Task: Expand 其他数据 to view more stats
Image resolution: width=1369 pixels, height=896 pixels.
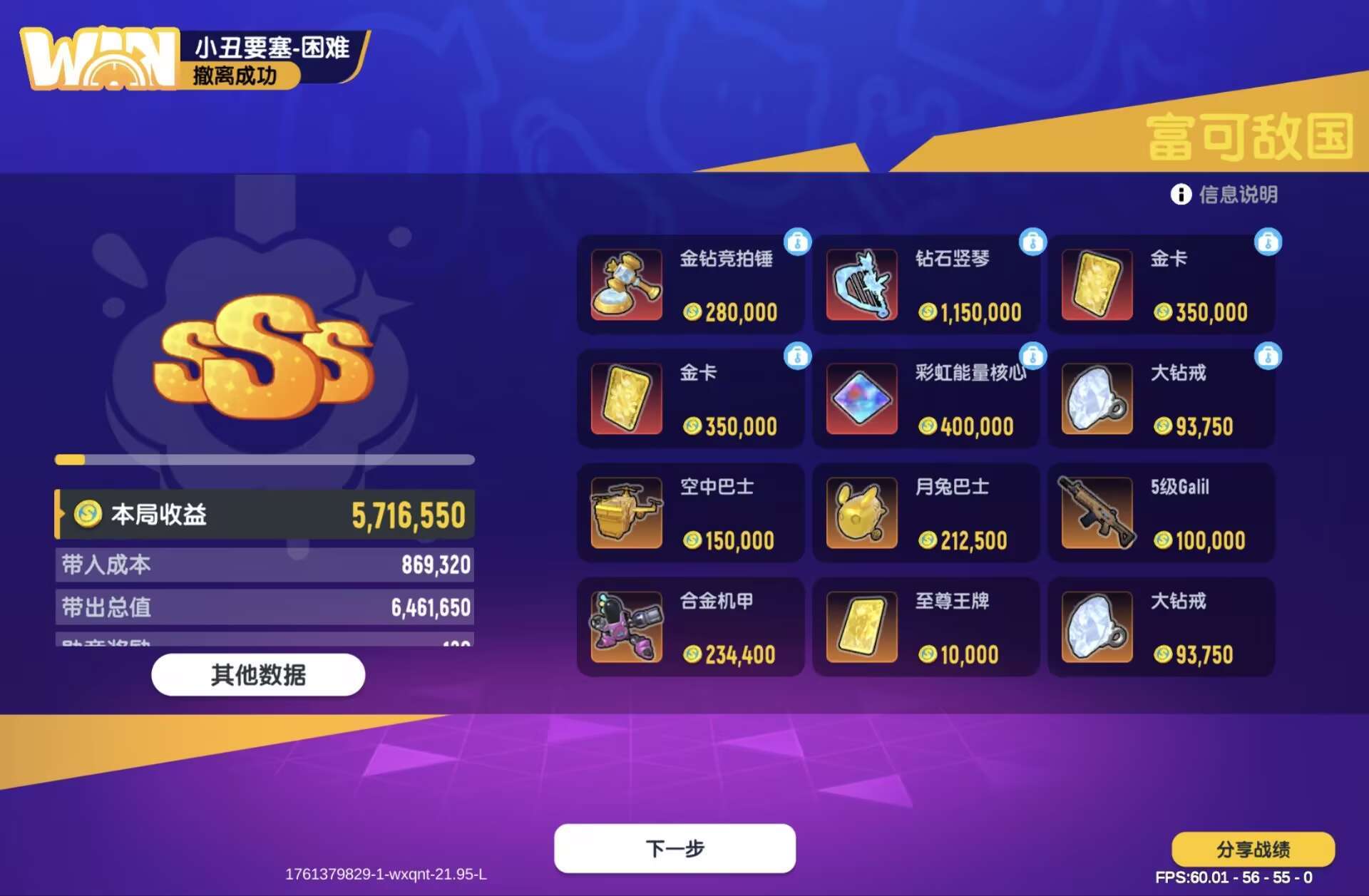Action: click(x=257, y=675)
